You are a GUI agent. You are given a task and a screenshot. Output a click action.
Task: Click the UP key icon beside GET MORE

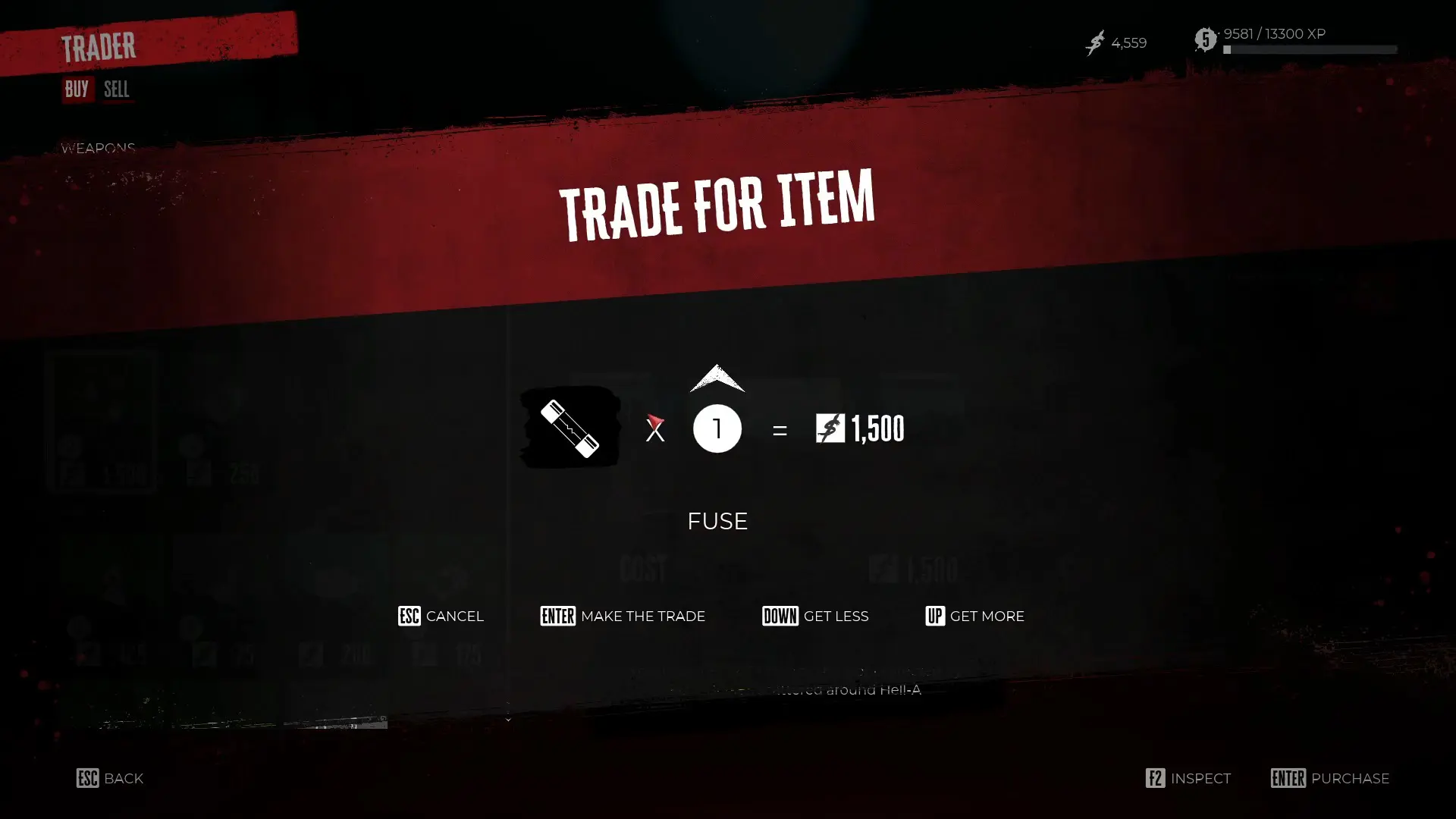(935, 616)
